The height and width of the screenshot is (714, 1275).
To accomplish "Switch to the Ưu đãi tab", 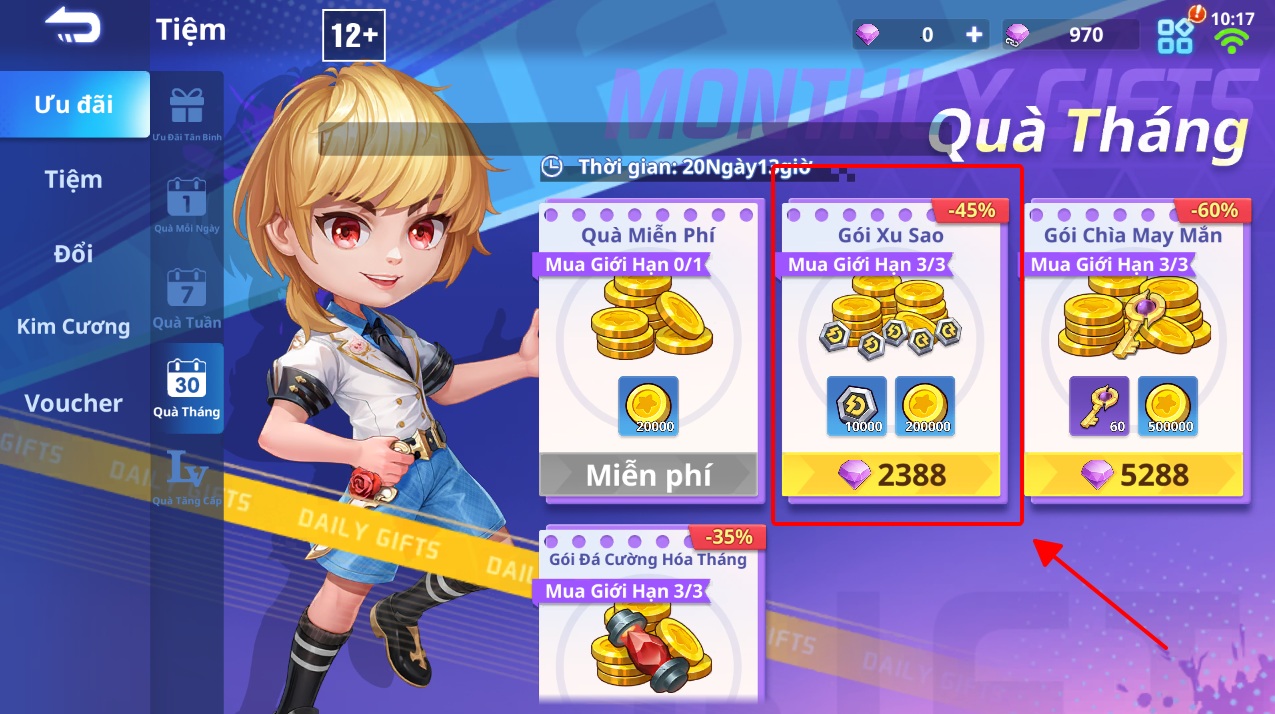I will [74, 104].
